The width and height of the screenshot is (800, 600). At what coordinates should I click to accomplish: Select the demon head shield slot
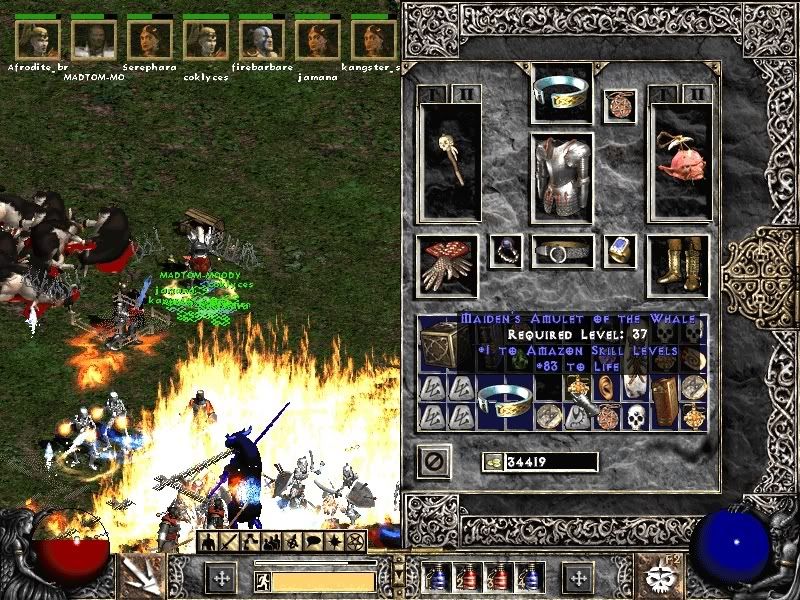(678, 155)
